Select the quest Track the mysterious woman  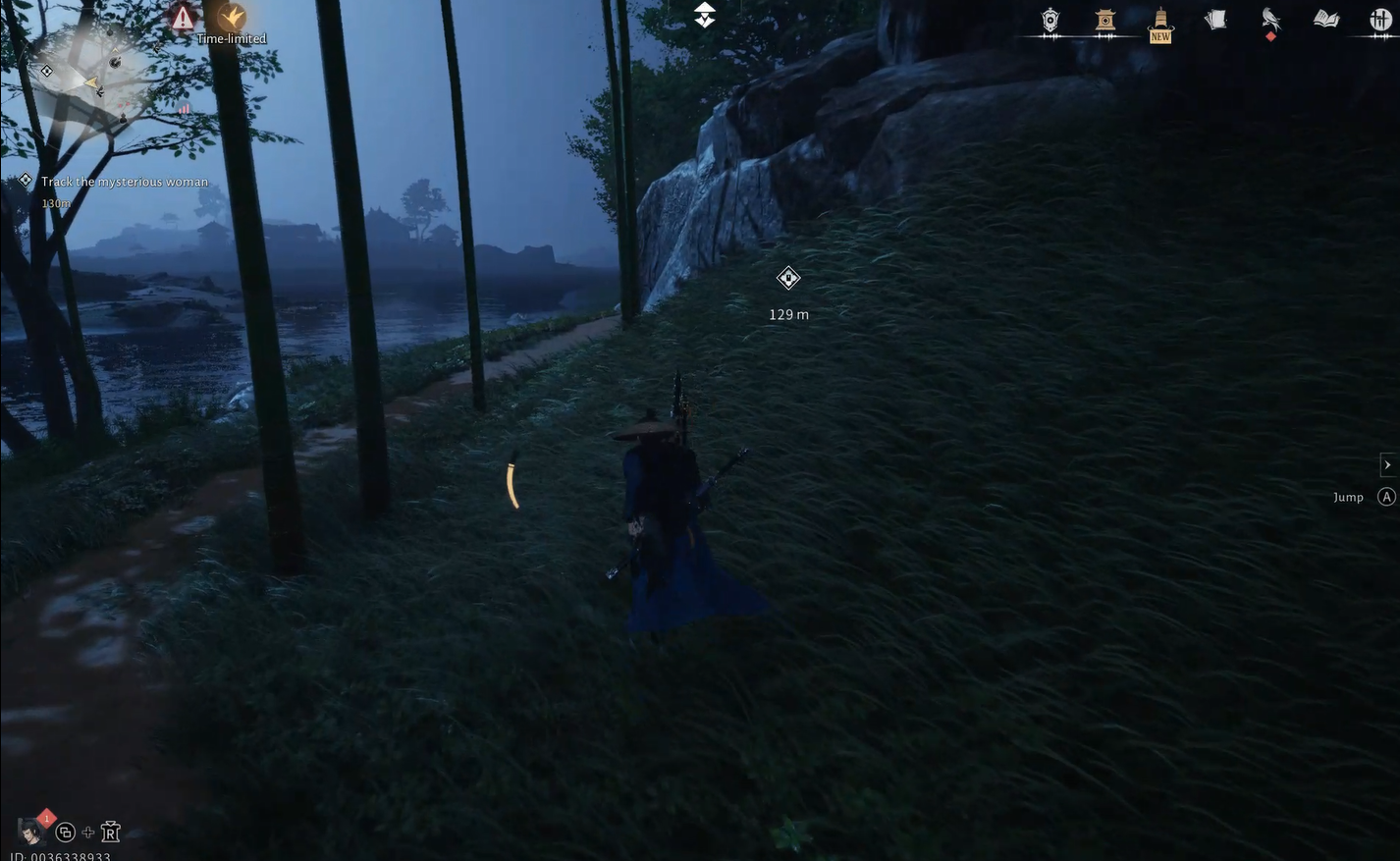point(125,180)
